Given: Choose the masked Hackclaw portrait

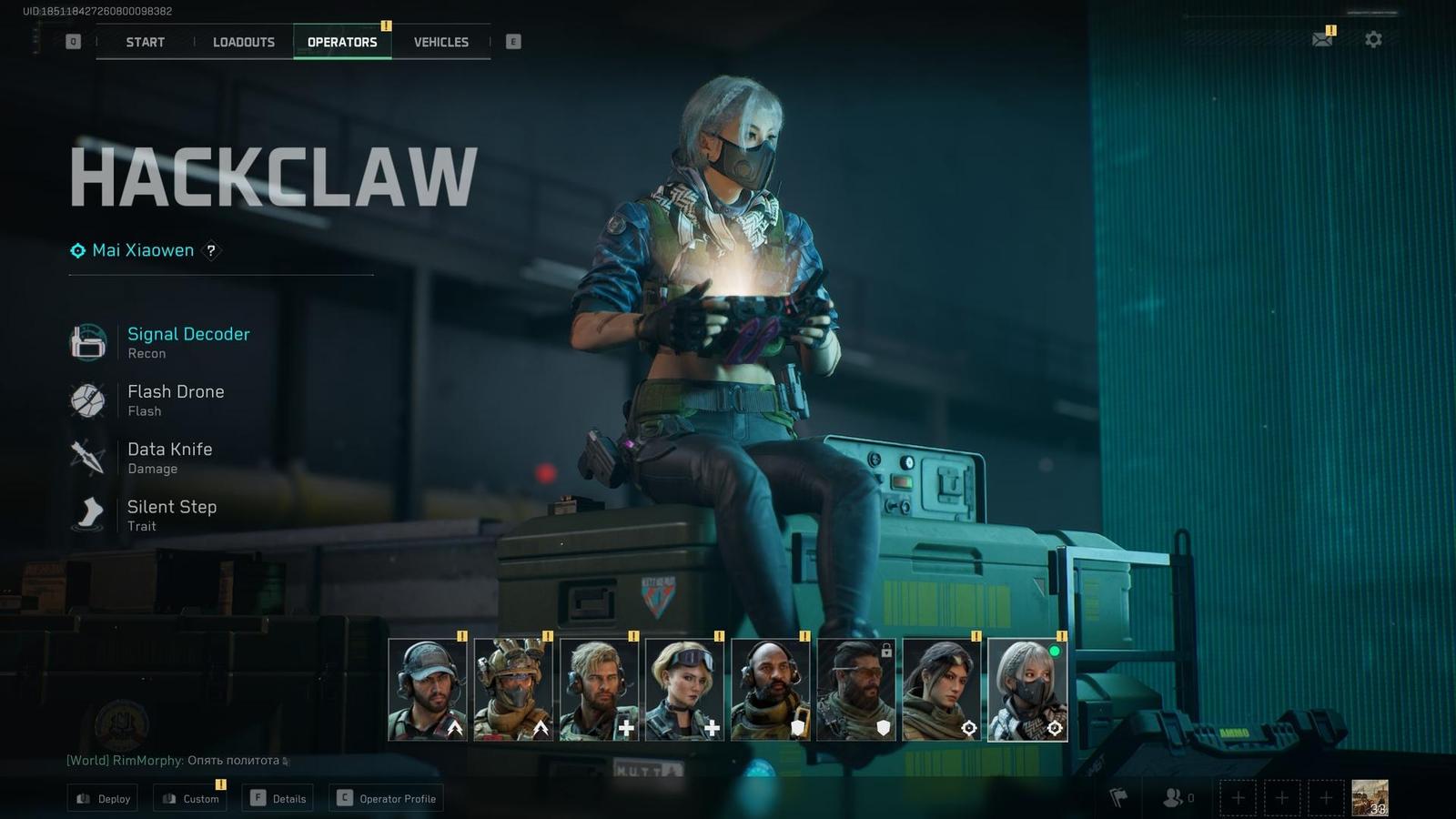Looking at the screenshot, I should tap(1026, 689).
